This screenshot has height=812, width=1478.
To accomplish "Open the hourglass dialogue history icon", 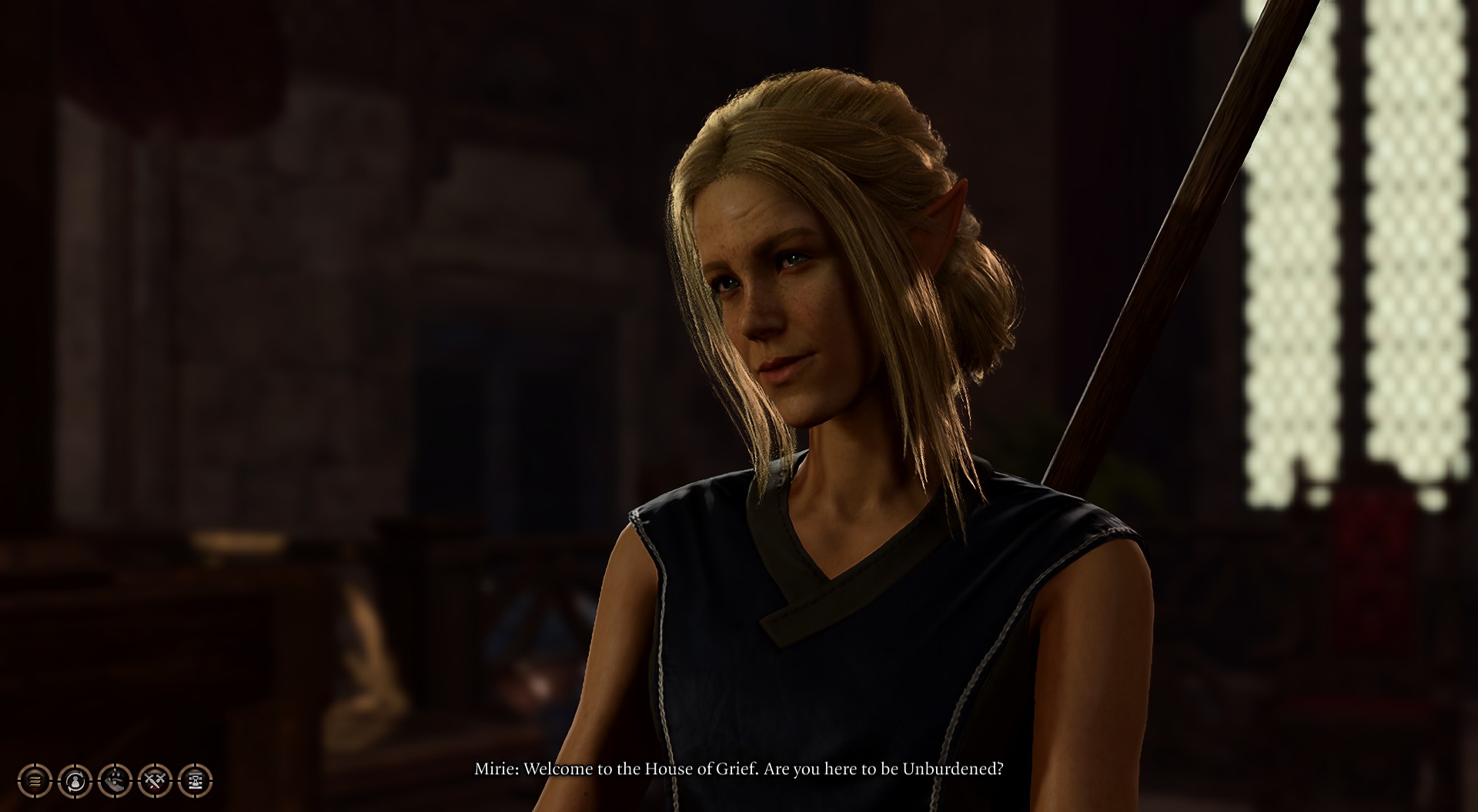I will click(x=196, y=781).
